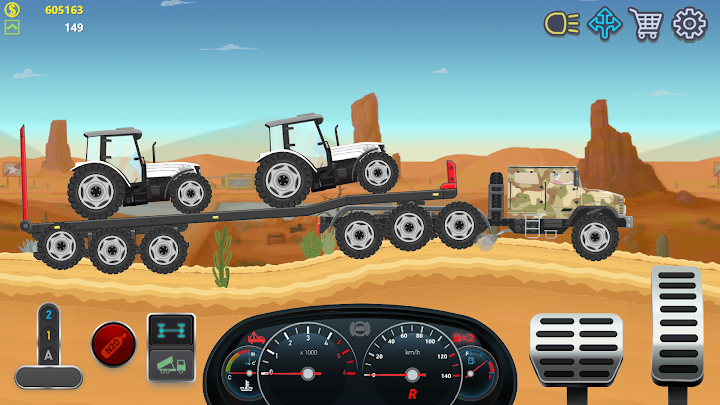Activate the red N2O nitro boost
Viewport: 720px width, 405px height.
[x=113, y=343]
